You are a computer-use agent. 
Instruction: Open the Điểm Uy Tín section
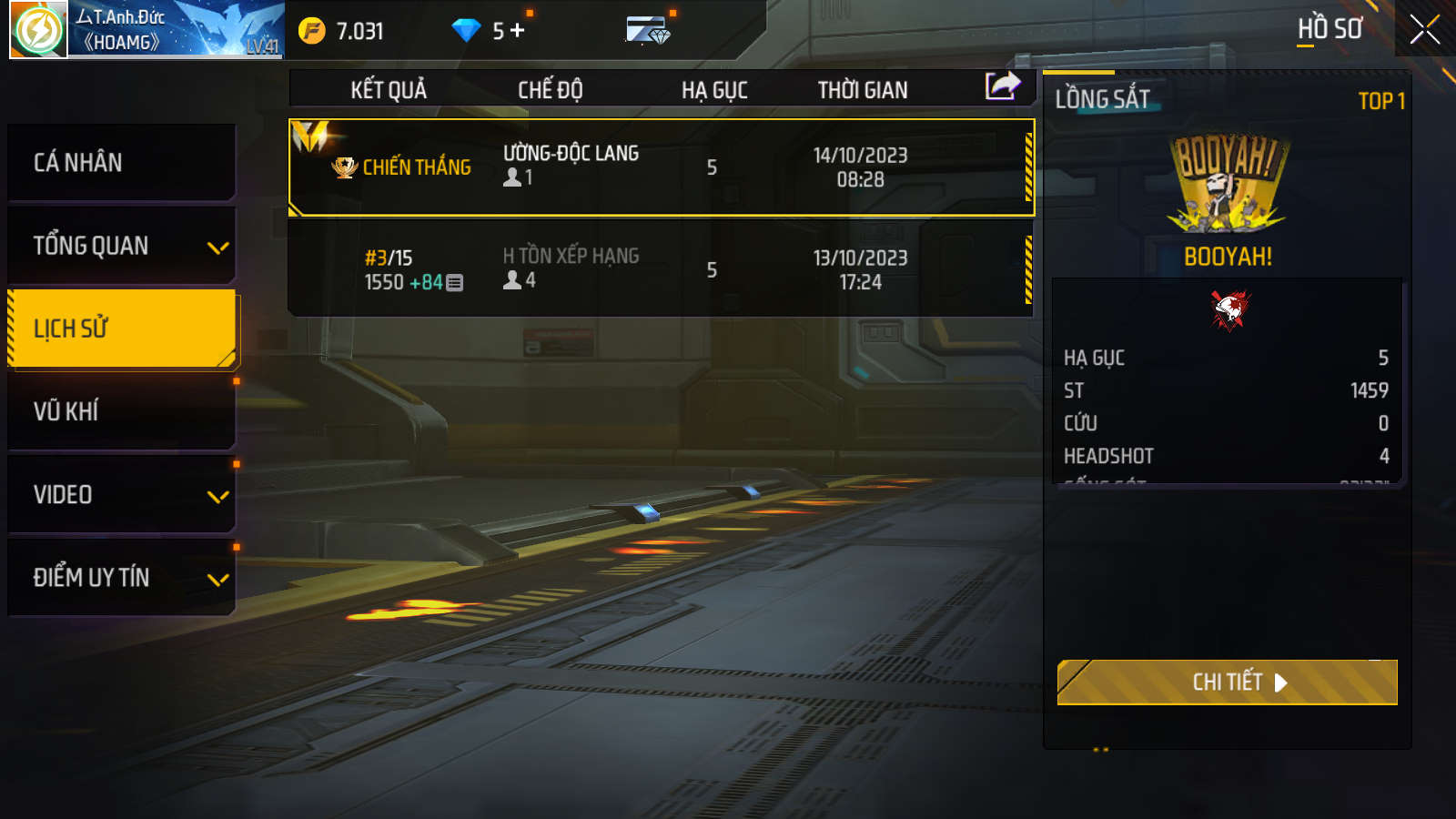[121, 578]
